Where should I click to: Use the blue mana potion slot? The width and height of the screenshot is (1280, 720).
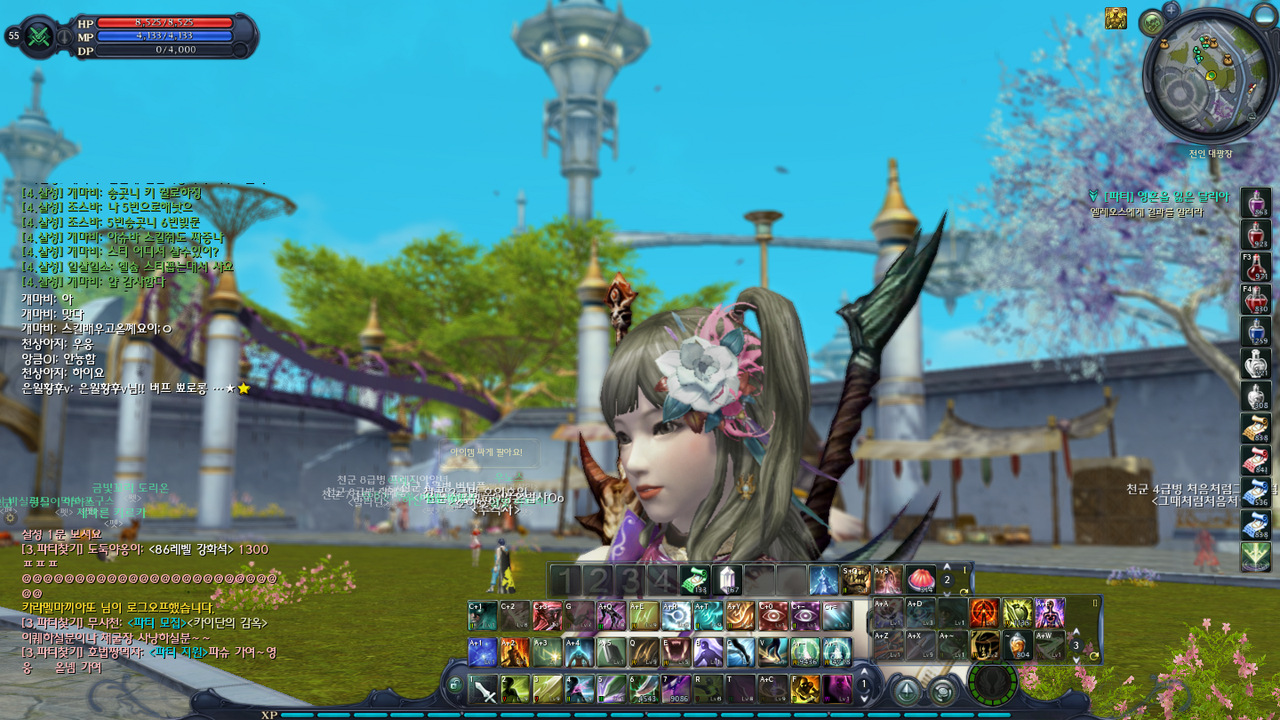(1256, 331)
